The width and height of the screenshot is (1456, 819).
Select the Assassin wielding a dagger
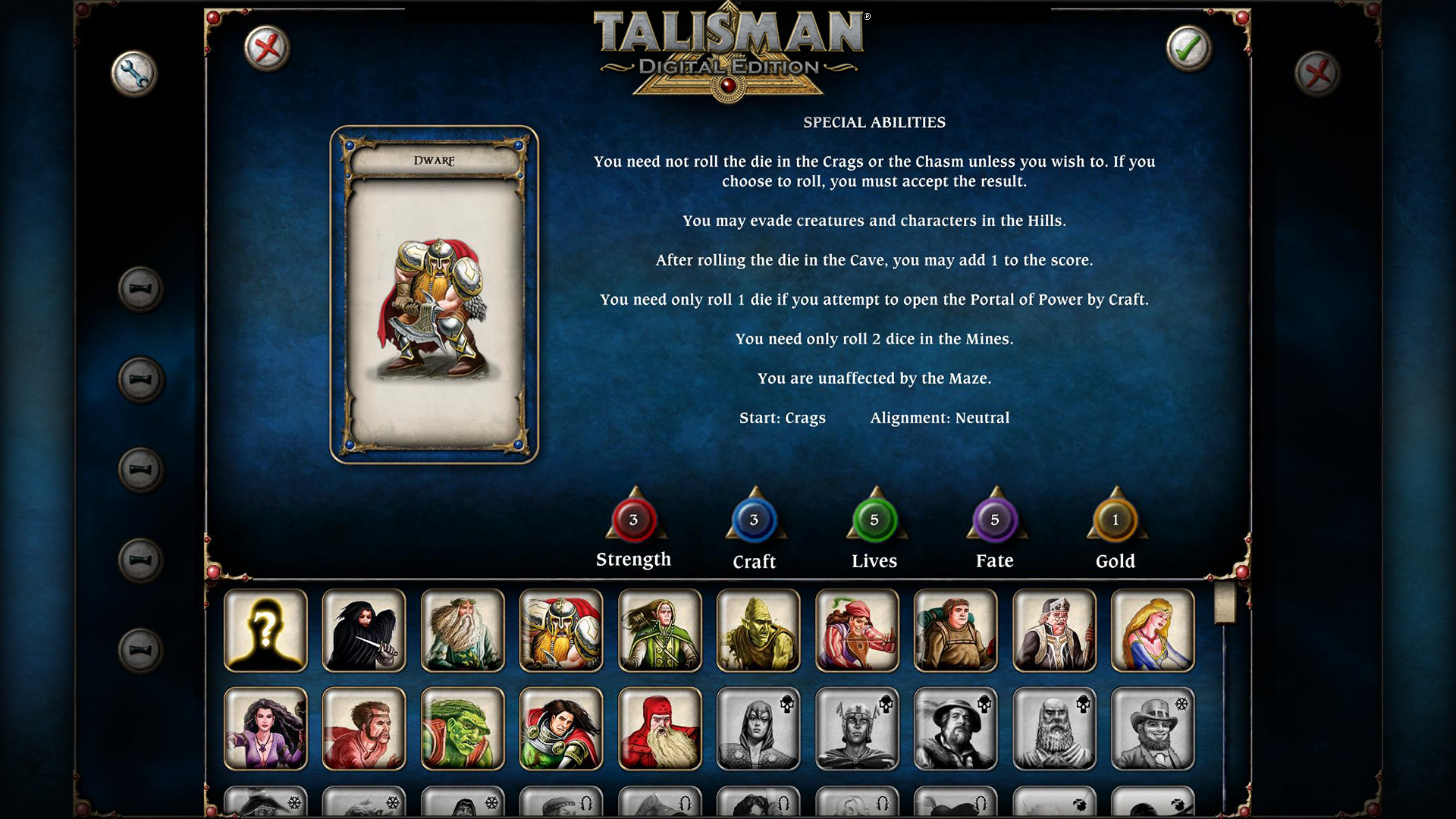click(364, 630)
